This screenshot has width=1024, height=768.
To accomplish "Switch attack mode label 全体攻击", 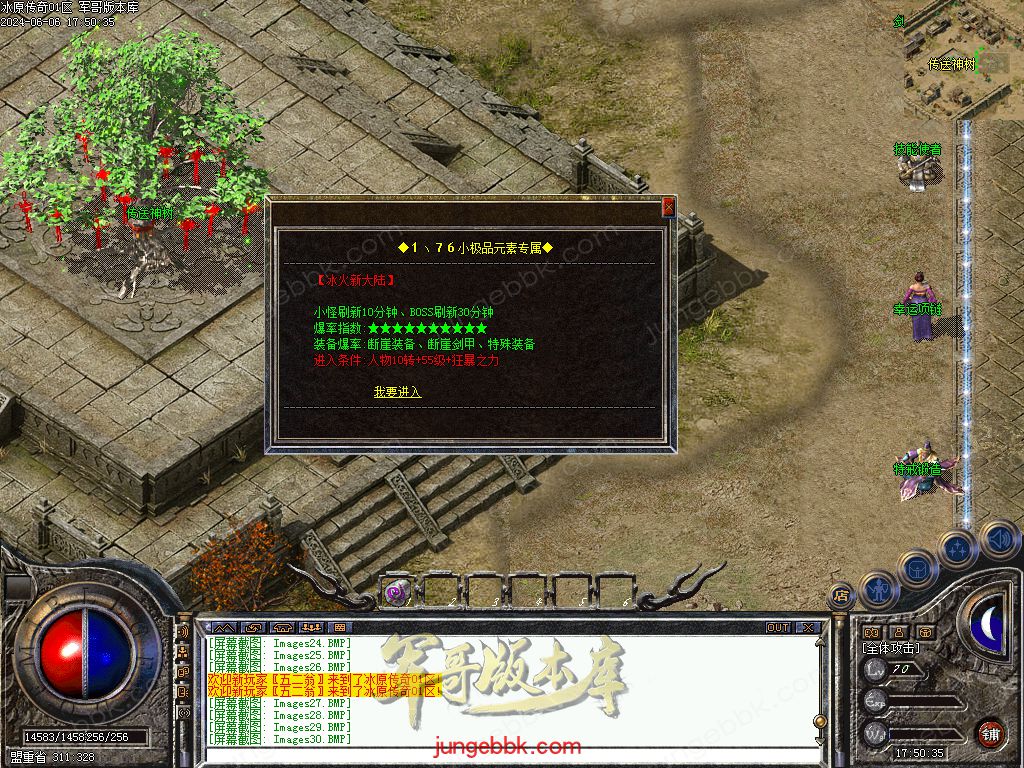I will point(891,648).
